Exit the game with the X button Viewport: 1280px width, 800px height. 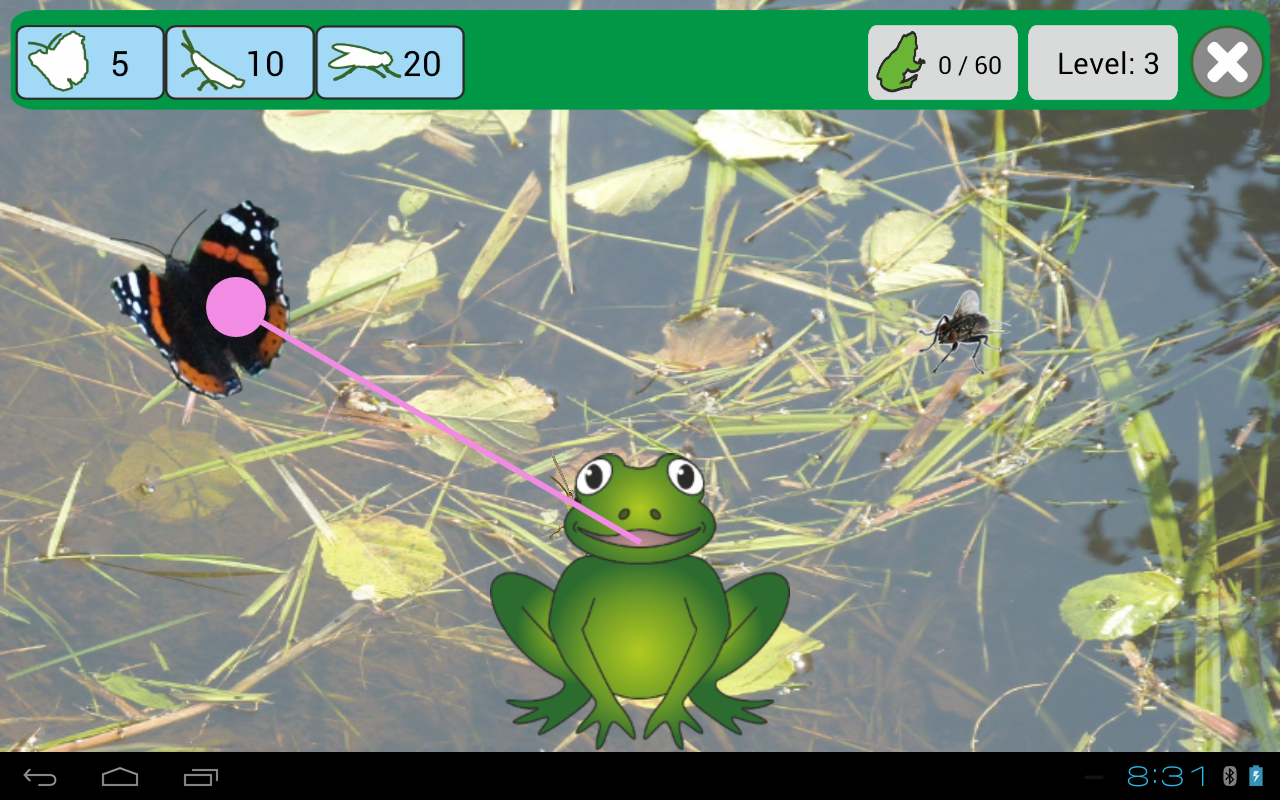(1227, 62)
